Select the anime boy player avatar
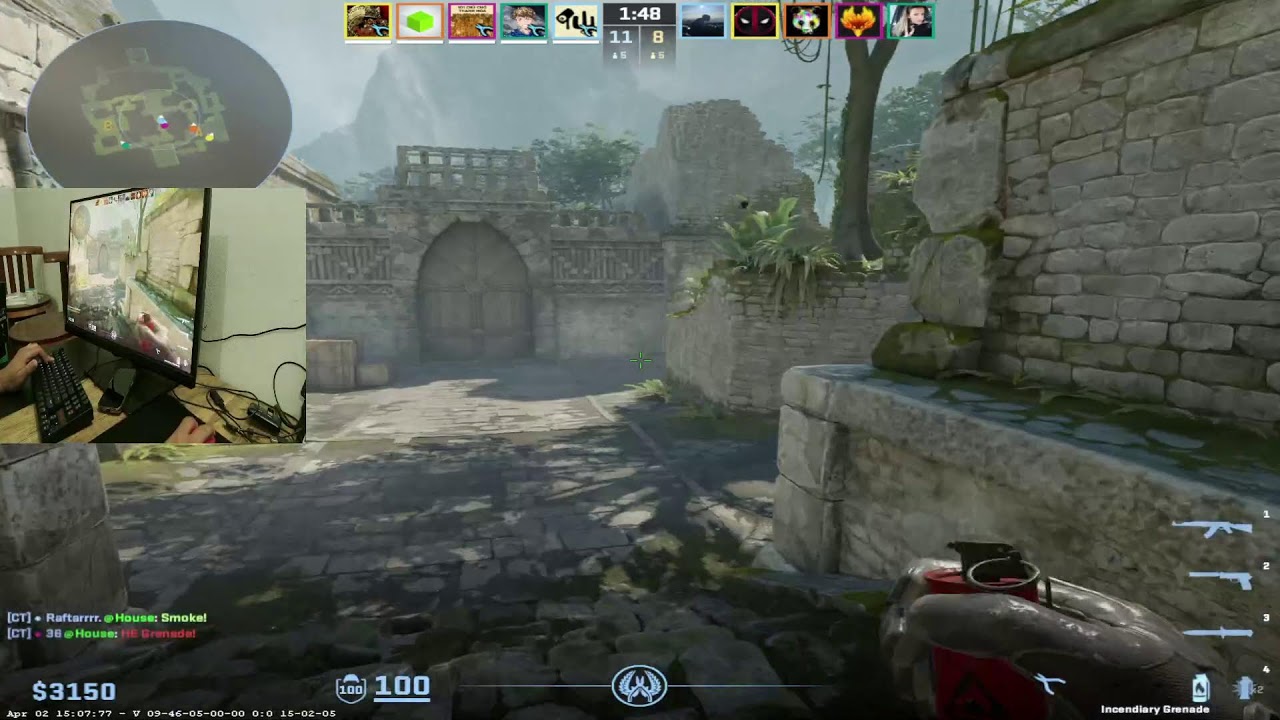This screenshot has height=720, width=1280. 524,21
